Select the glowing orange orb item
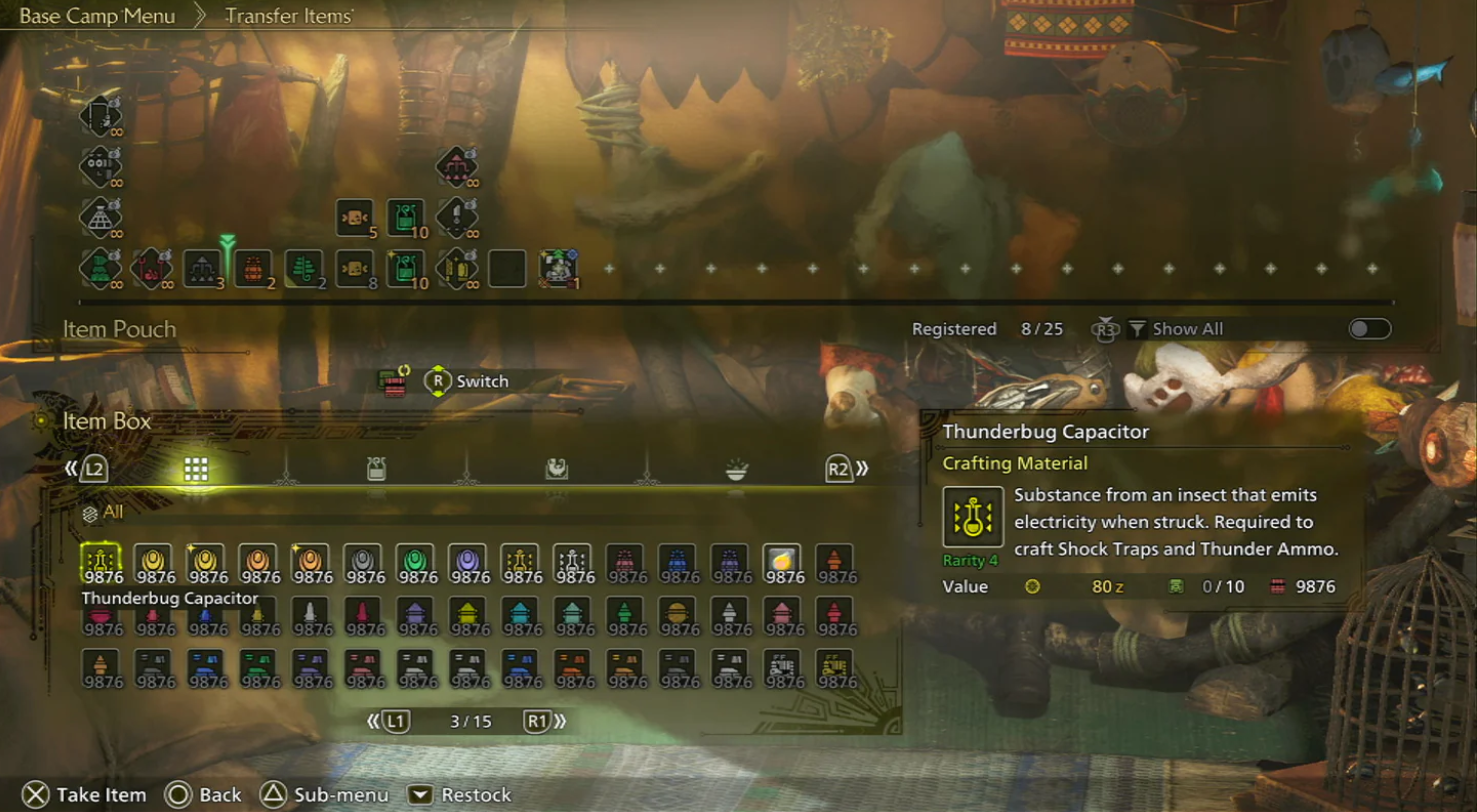1477x812 pixels. 781,563
